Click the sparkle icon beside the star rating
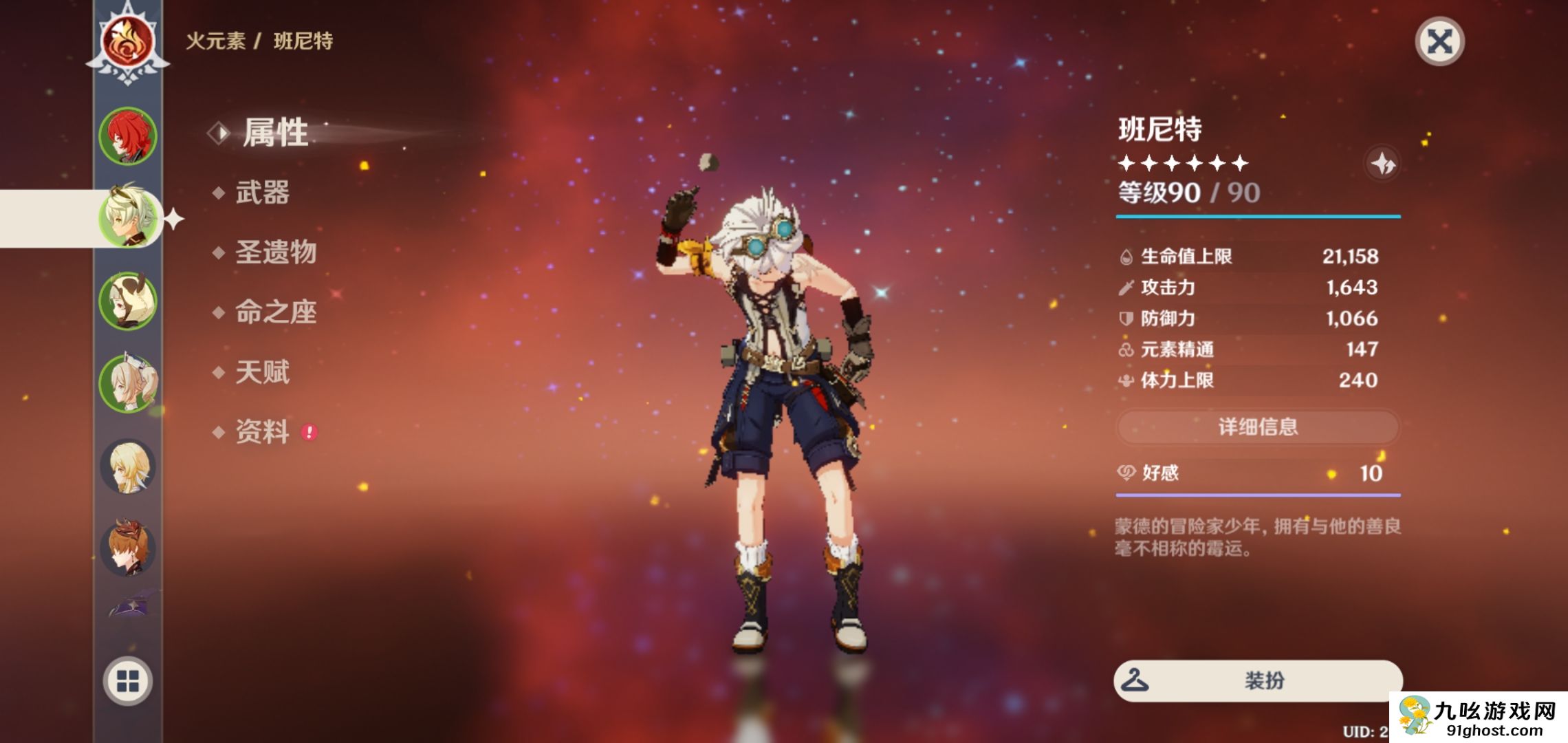Screen dimensions: 1568x743 [x=1382, y=164]
